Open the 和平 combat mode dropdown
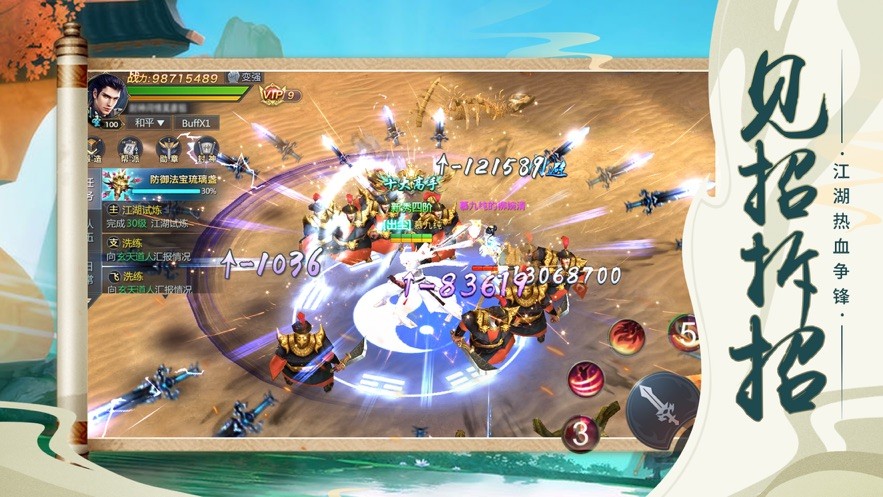883x497 pixels. (x=146, y=123)
